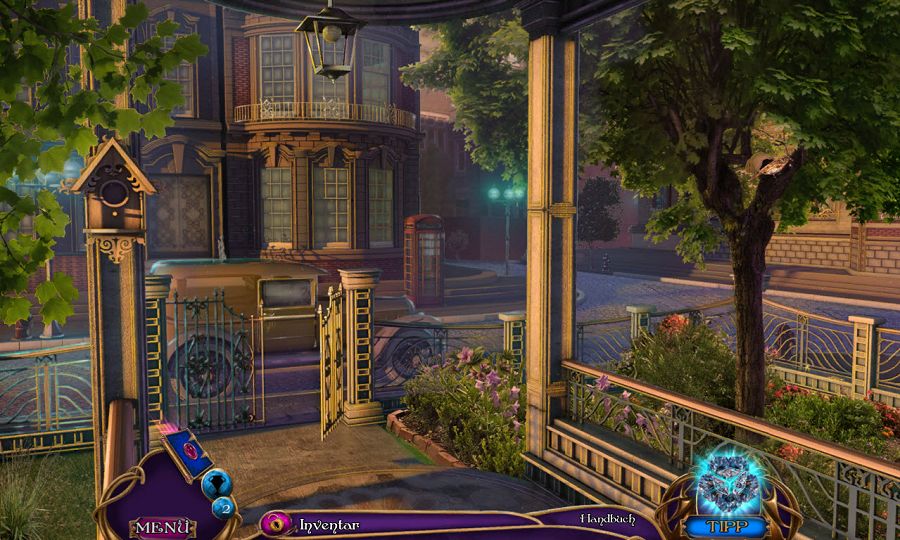Click the blue silhouette orb icon
Screen dimensions: 900x540
(x=216, y=485)
